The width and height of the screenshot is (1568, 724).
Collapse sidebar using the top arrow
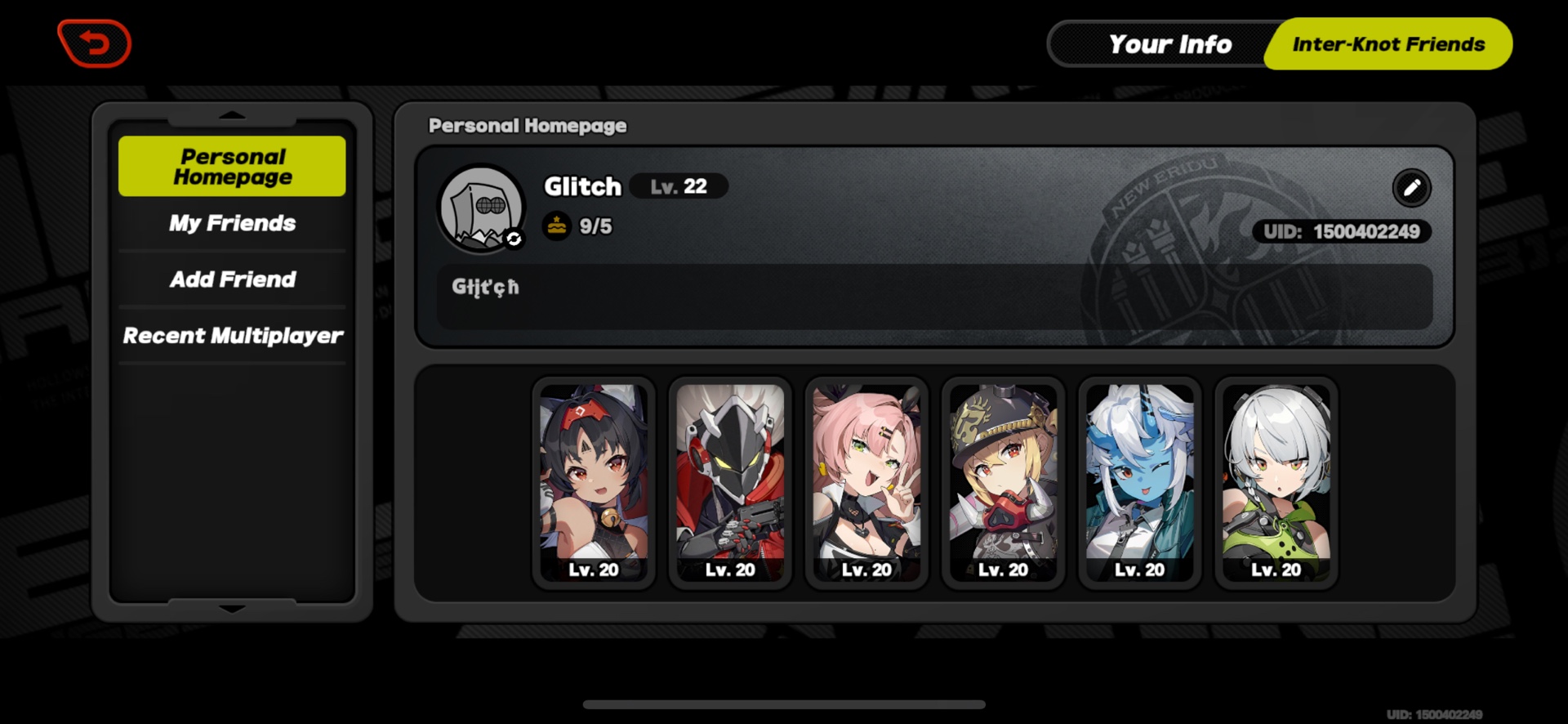point(231,114)
